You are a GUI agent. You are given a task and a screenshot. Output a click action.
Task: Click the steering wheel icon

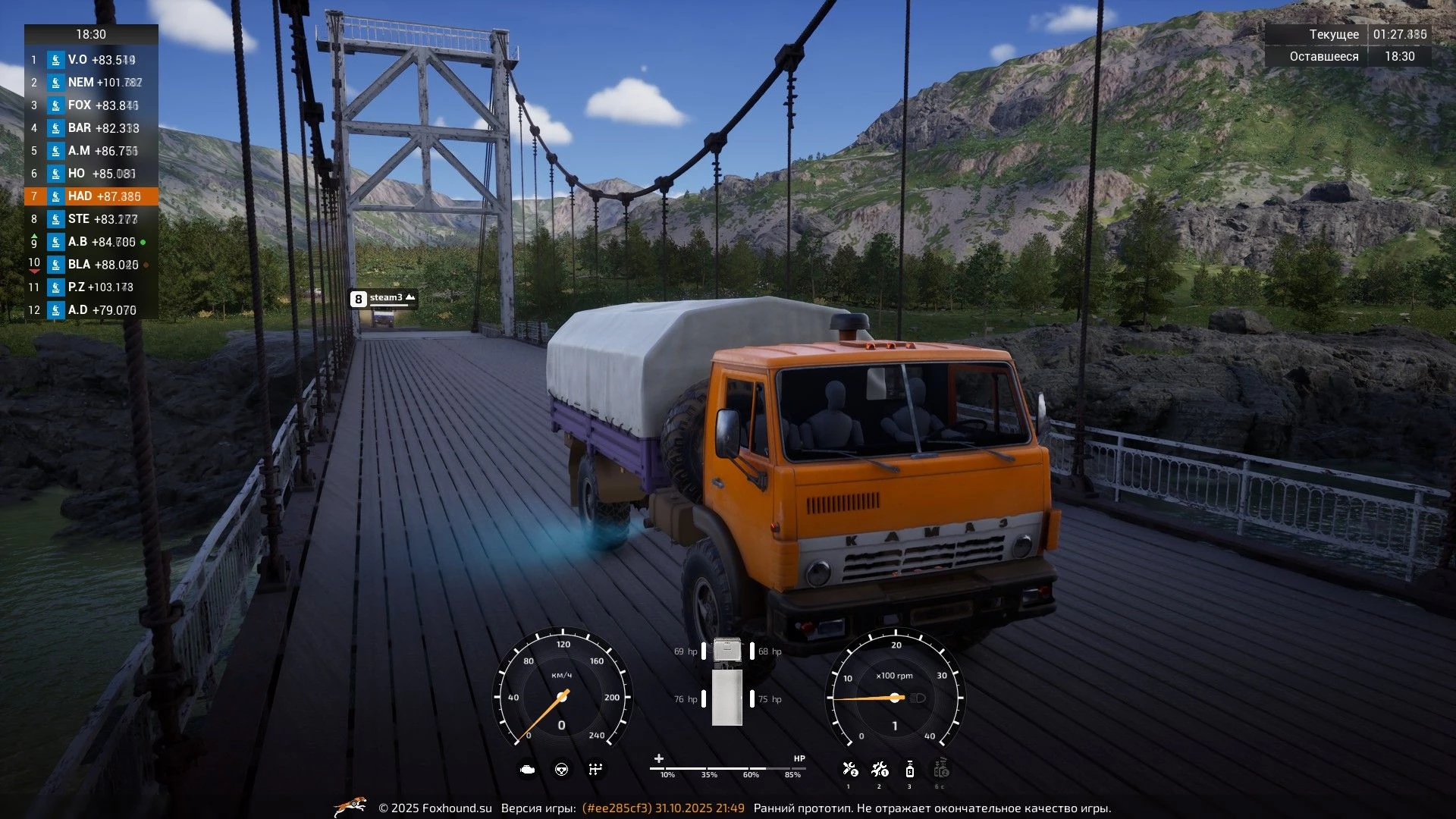(562, 770)
